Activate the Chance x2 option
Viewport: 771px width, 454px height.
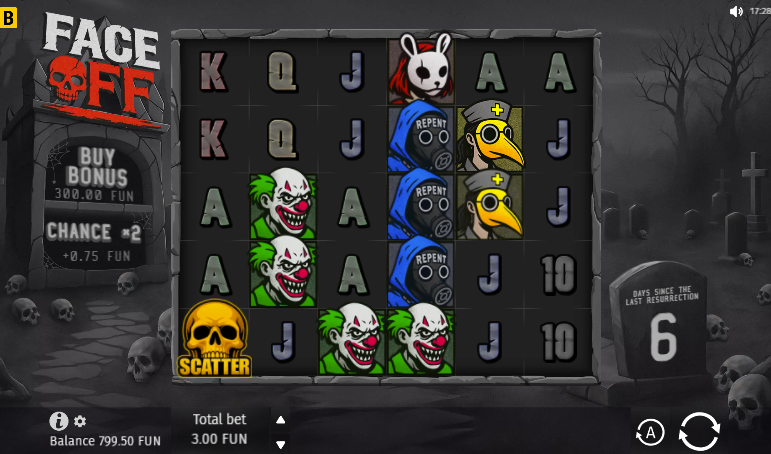pyautogui.click(x=95, y=241)
